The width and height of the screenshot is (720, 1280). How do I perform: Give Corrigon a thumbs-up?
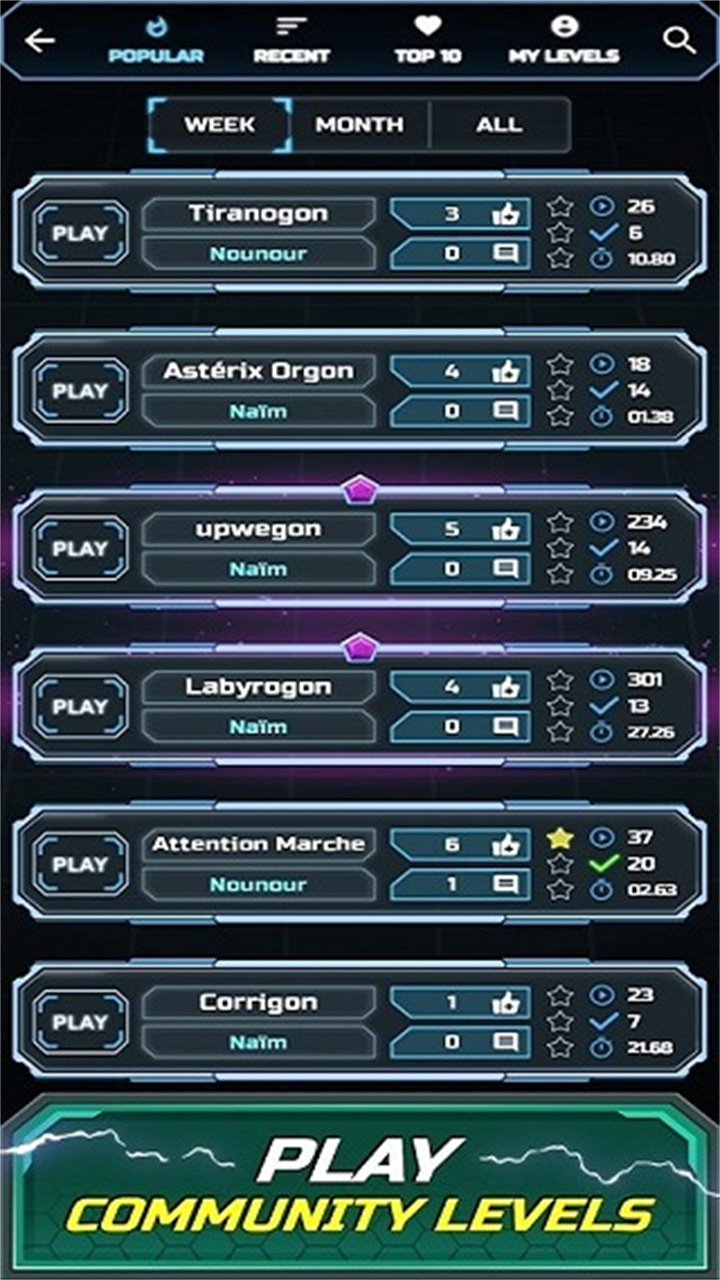505,1002
